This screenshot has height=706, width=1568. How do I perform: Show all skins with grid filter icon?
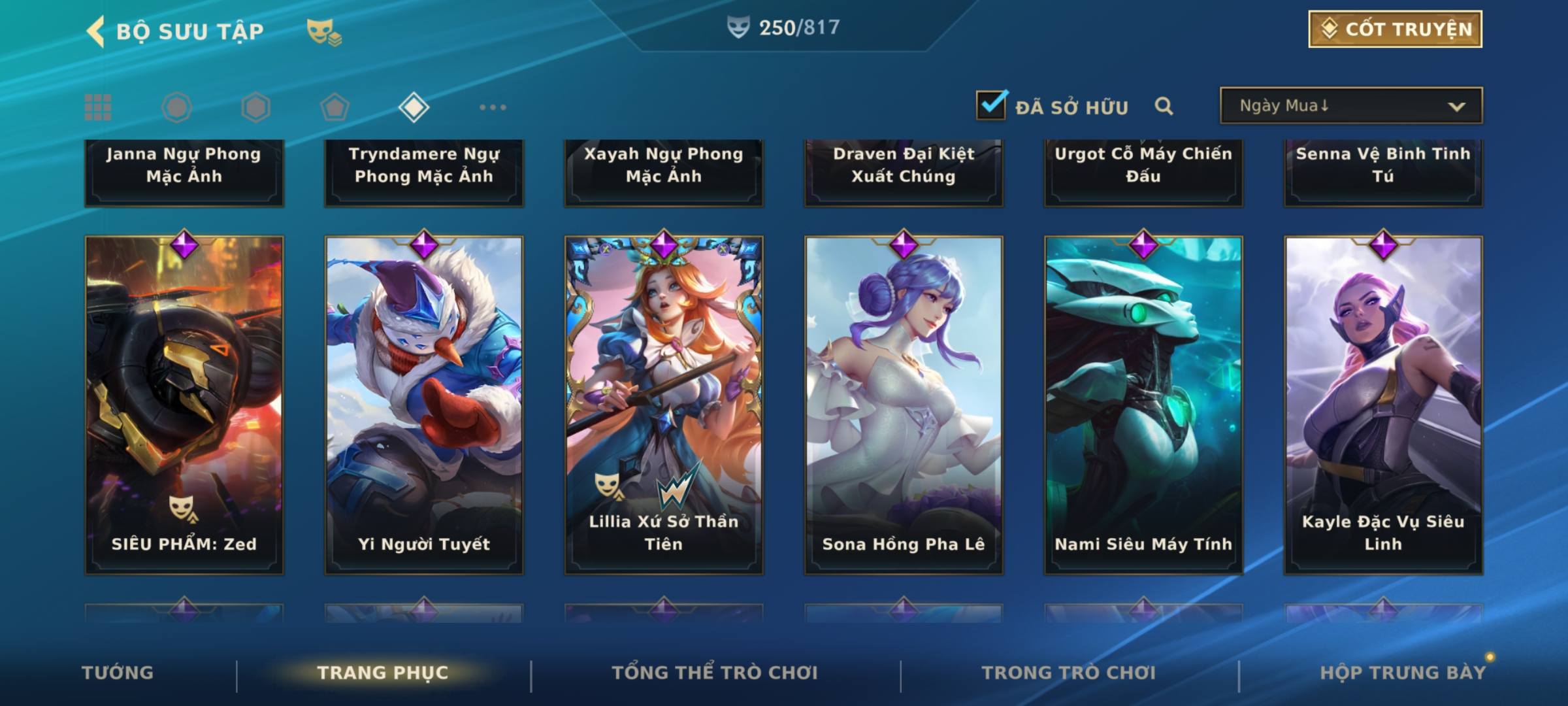[98, 107]
